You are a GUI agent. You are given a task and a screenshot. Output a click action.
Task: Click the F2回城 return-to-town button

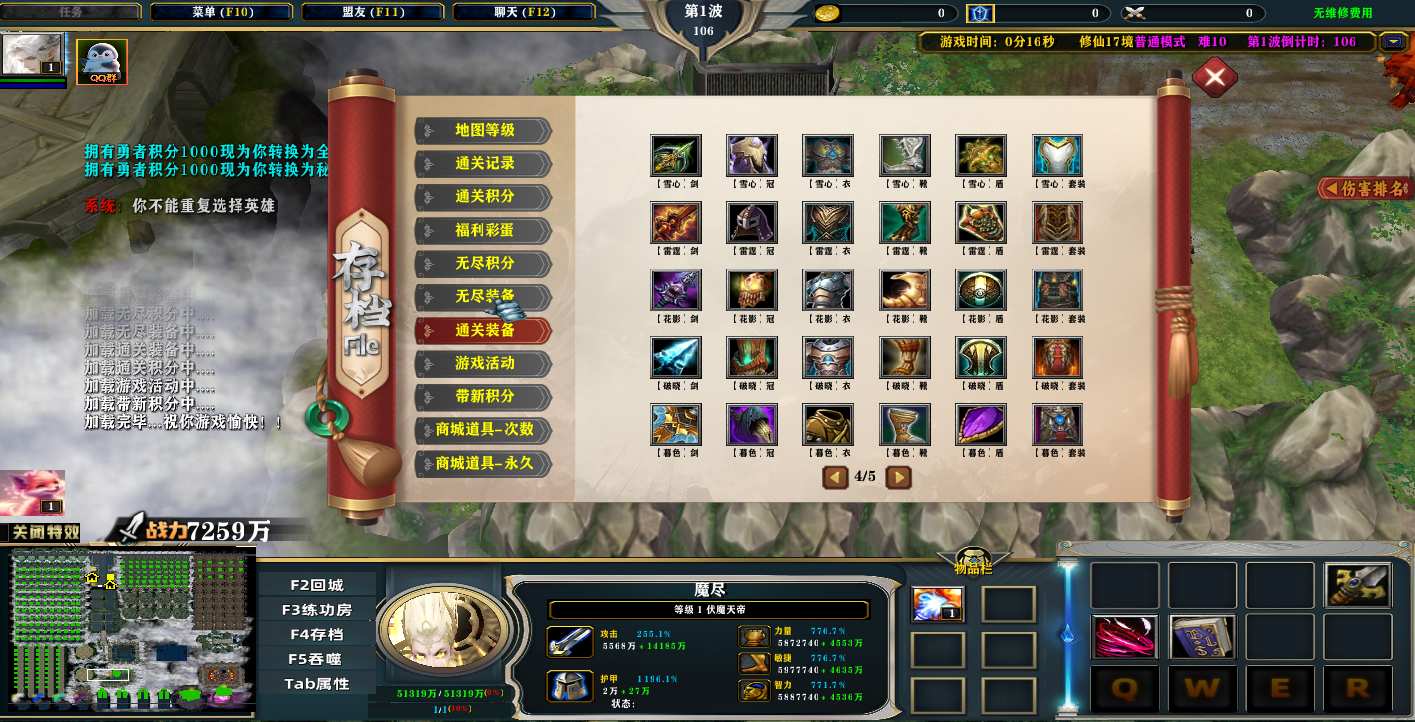(x=317, y=585)
